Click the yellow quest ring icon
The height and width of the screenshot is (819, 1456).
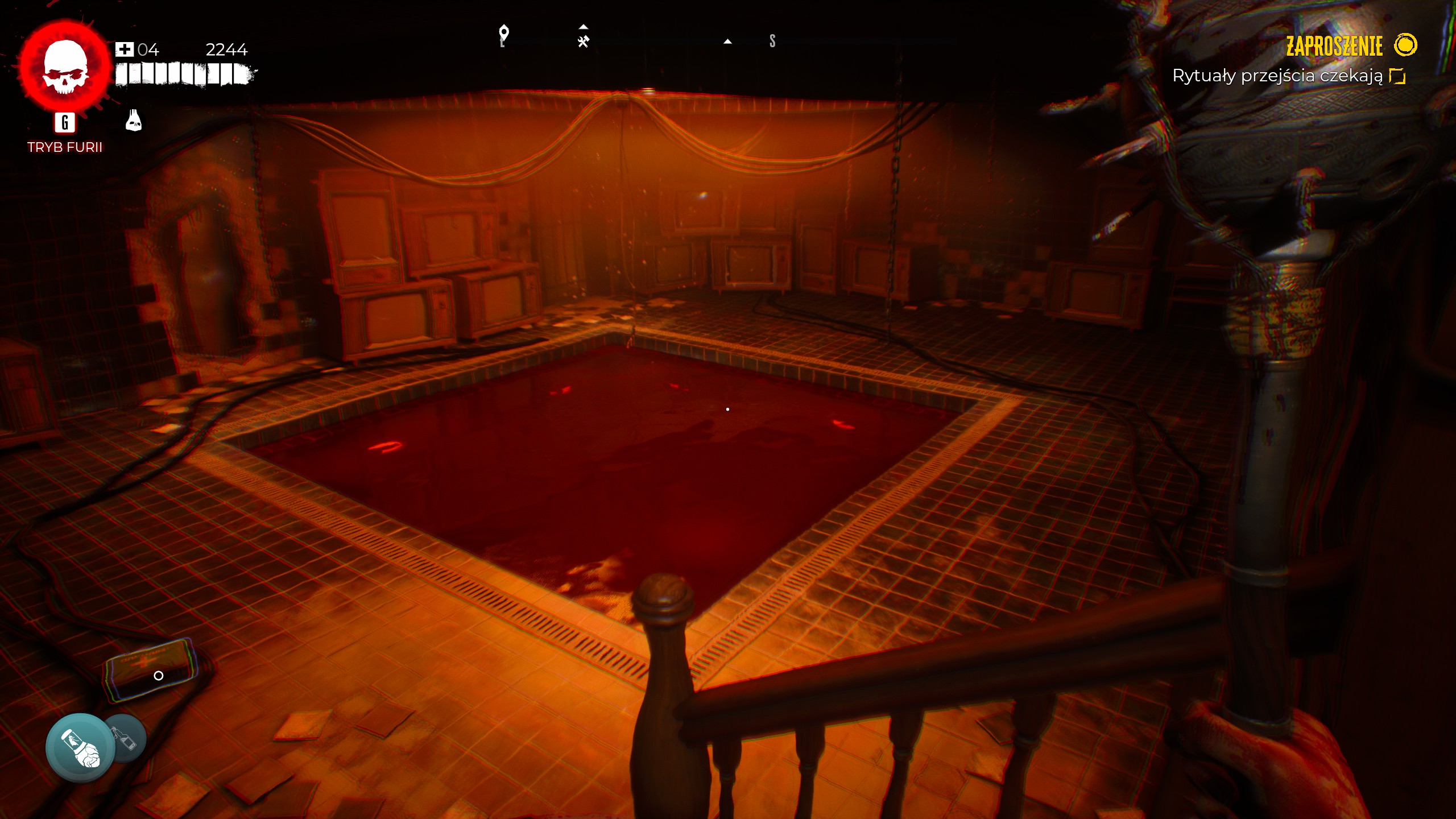pos(1405,45)
